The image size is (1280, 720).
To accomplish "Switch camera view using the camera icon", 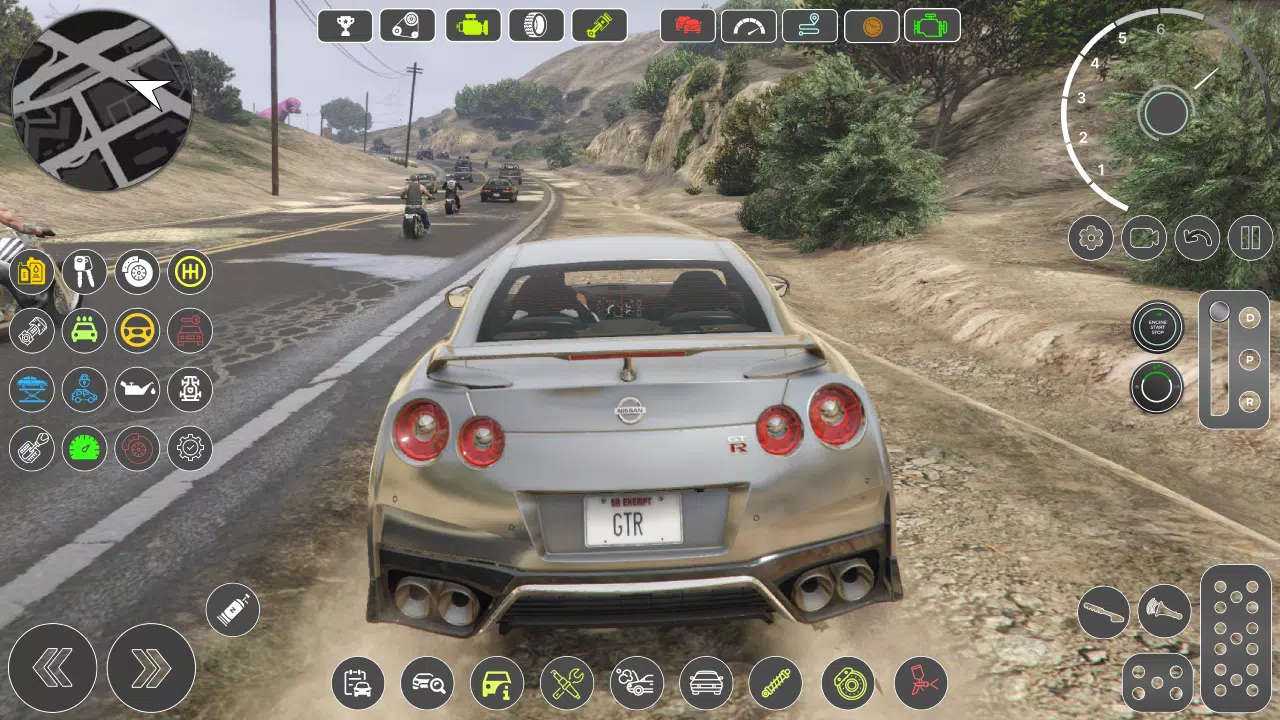I will 1143,238.
